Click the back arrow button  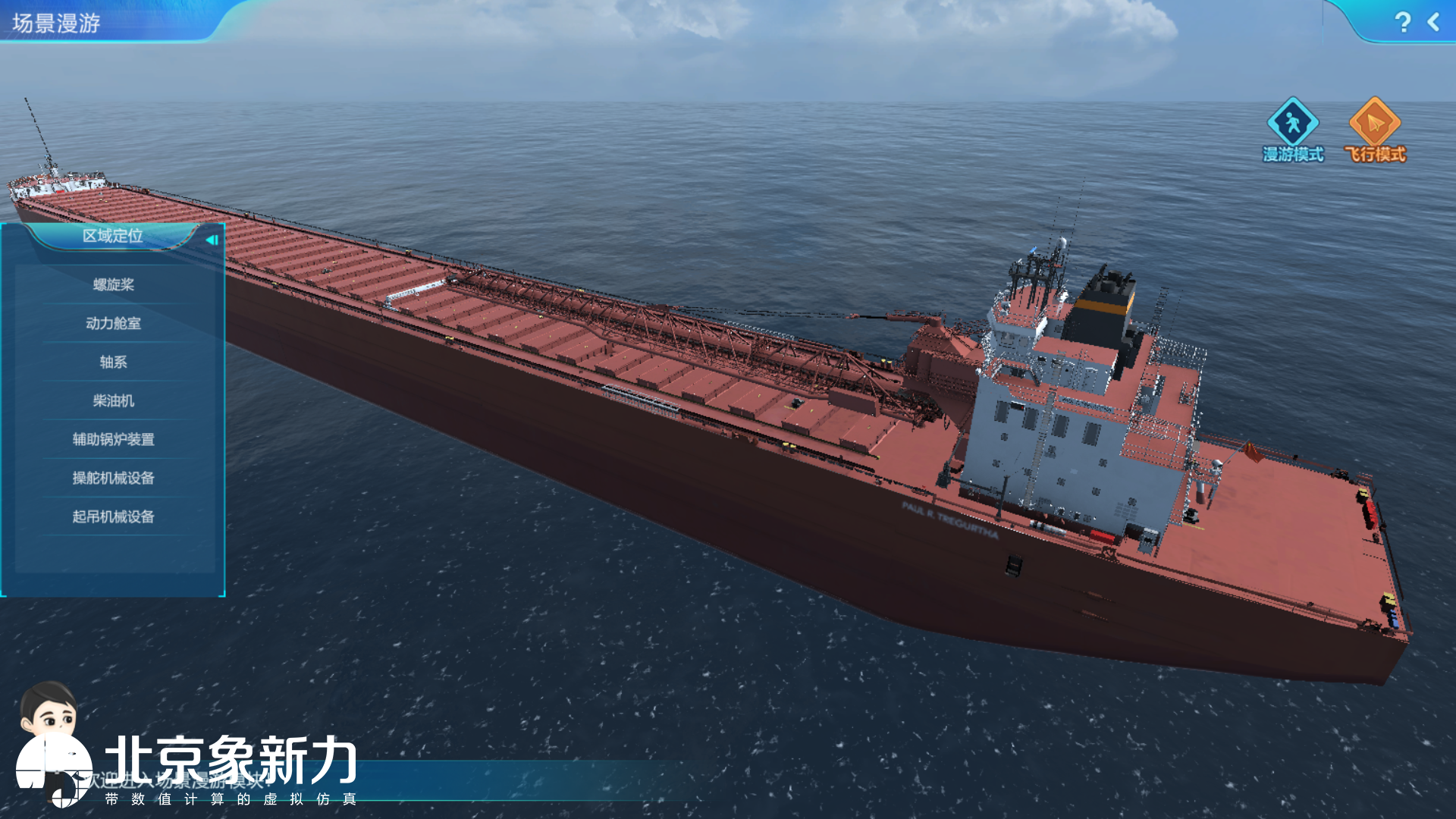click(x=1433, y=22)
